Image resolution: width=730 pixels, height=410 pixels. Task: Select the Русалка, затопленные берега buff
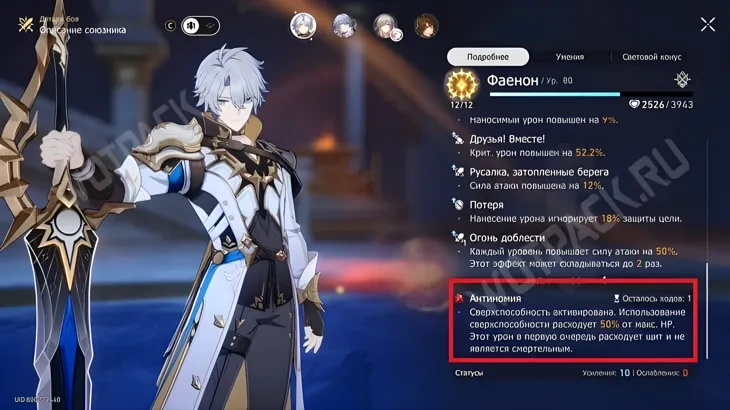point(573,178)
